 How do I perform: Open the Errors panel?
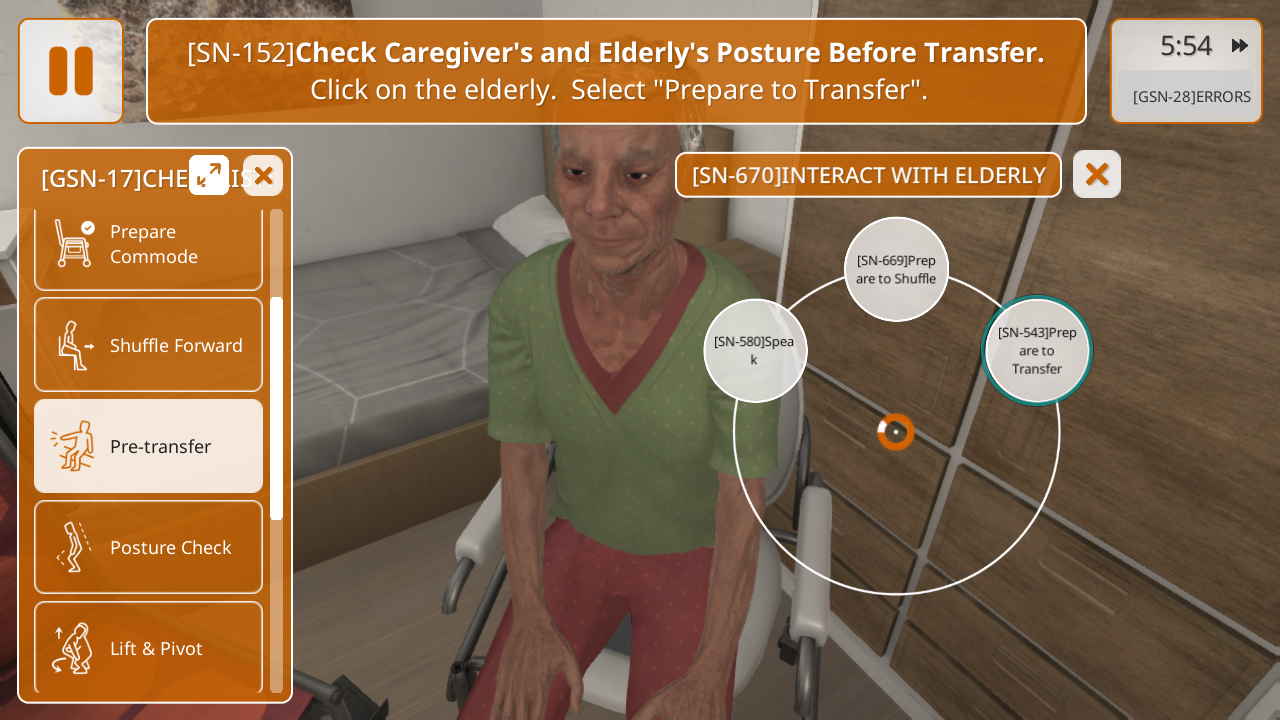[1191, 97]
